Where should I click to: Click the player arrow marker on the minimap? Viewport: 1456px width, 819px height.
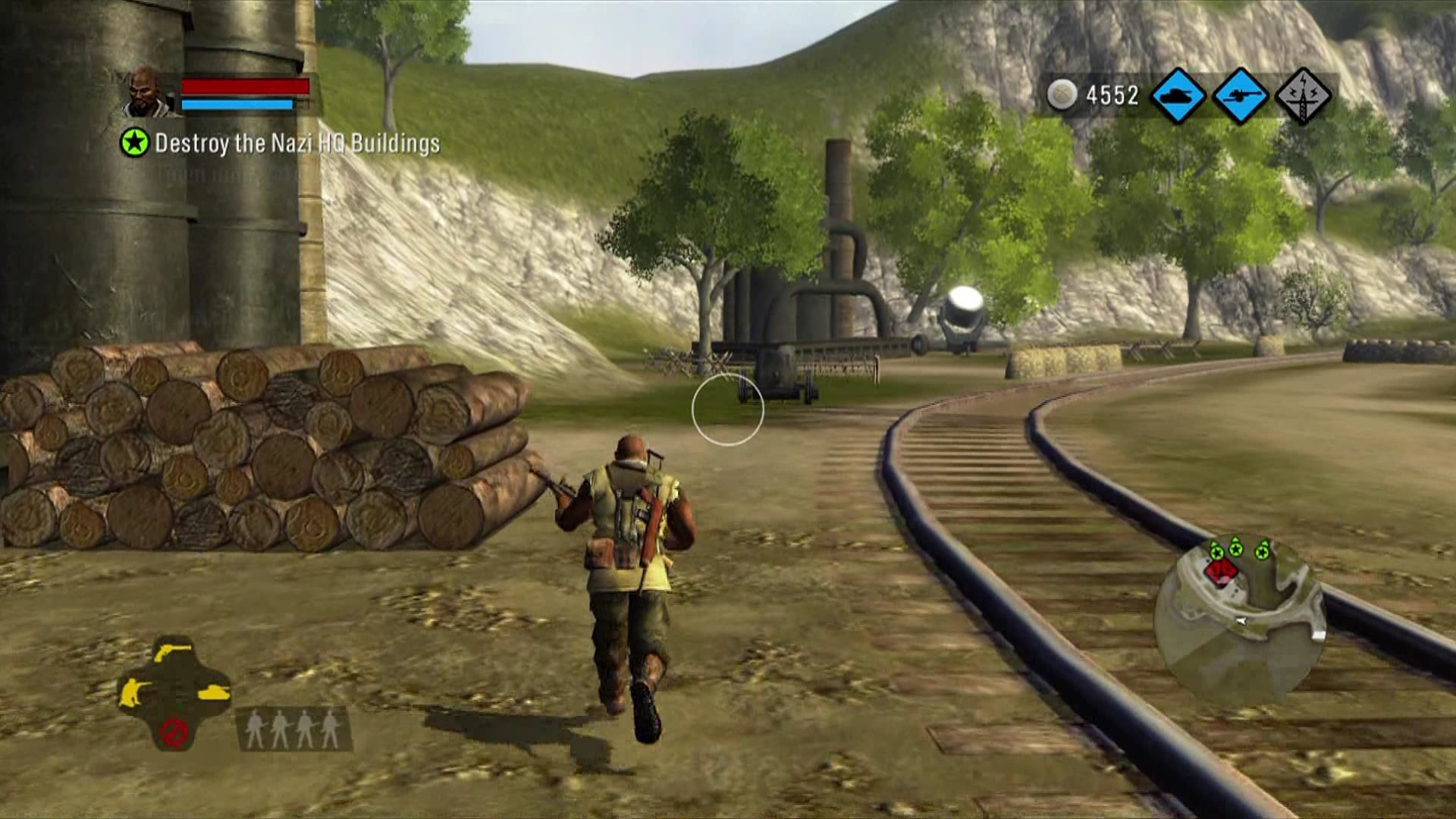[x=1241, y=620]
